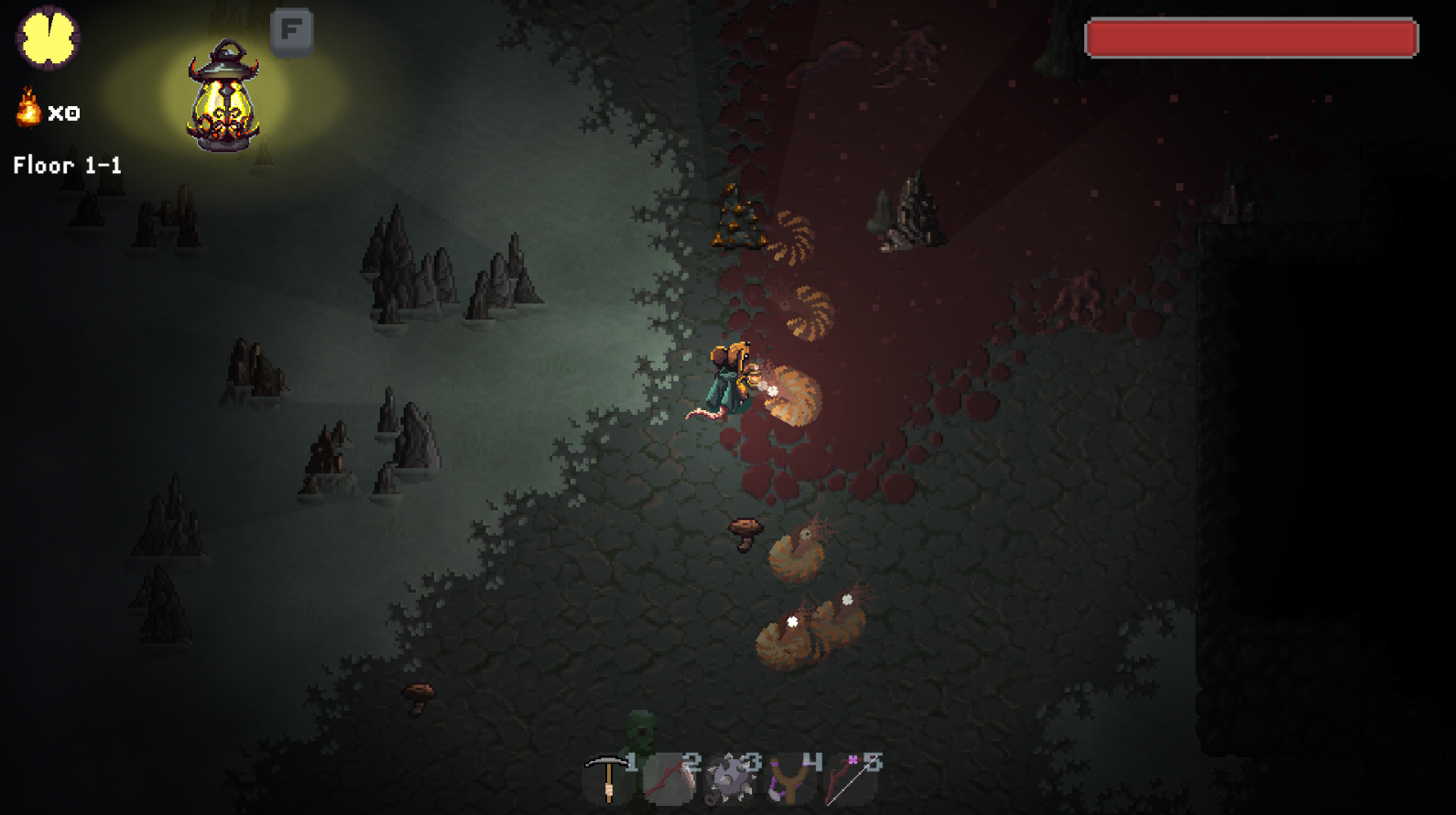Viewport: 1456px width, 815px height.
Task: Activate the glowing lantern icon
Action: click(x=223, y=96)
